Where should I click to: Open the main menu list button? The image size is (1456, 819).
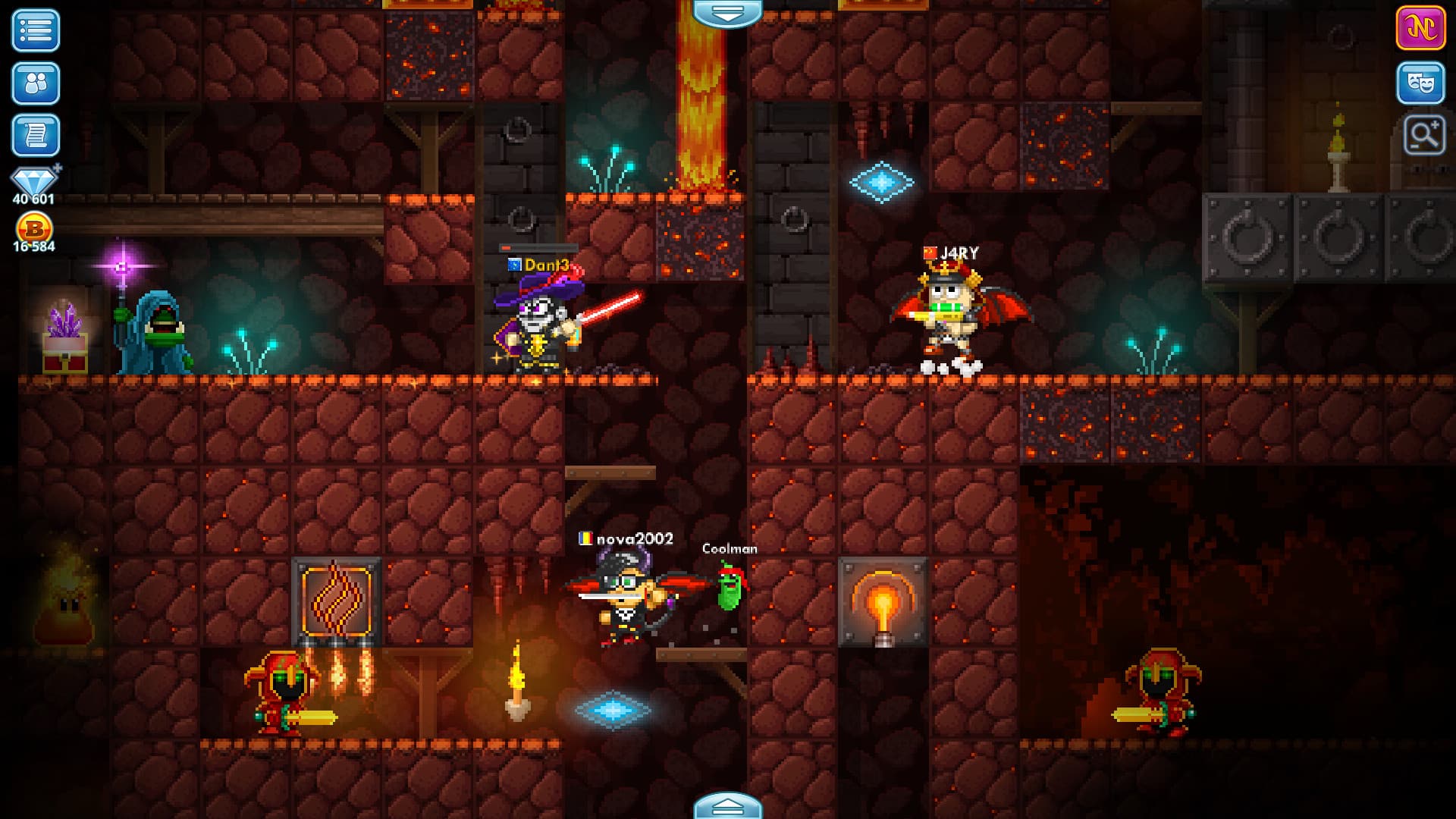36,31
